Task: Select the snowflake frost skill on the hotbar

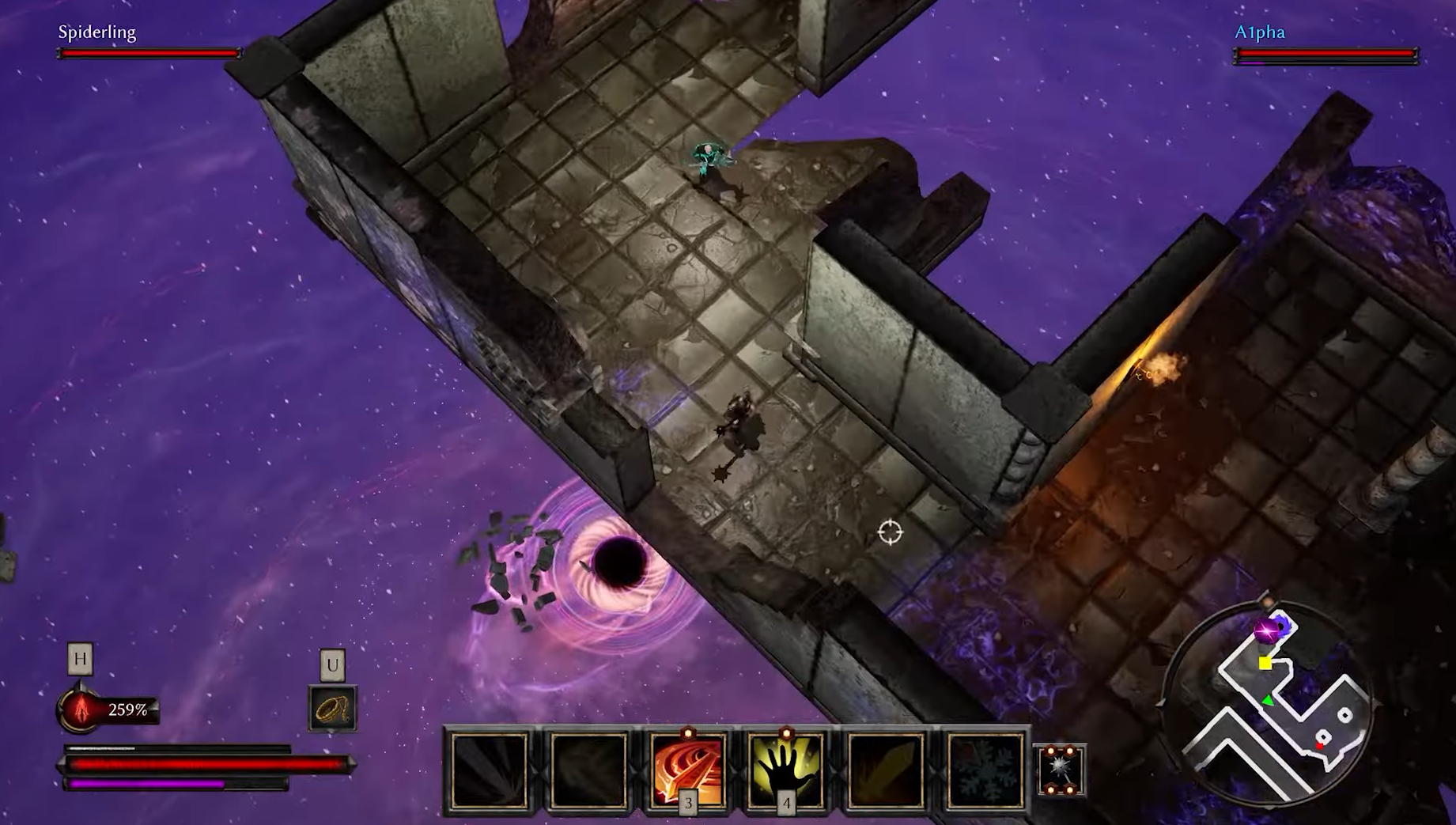Action: (984, 766)
